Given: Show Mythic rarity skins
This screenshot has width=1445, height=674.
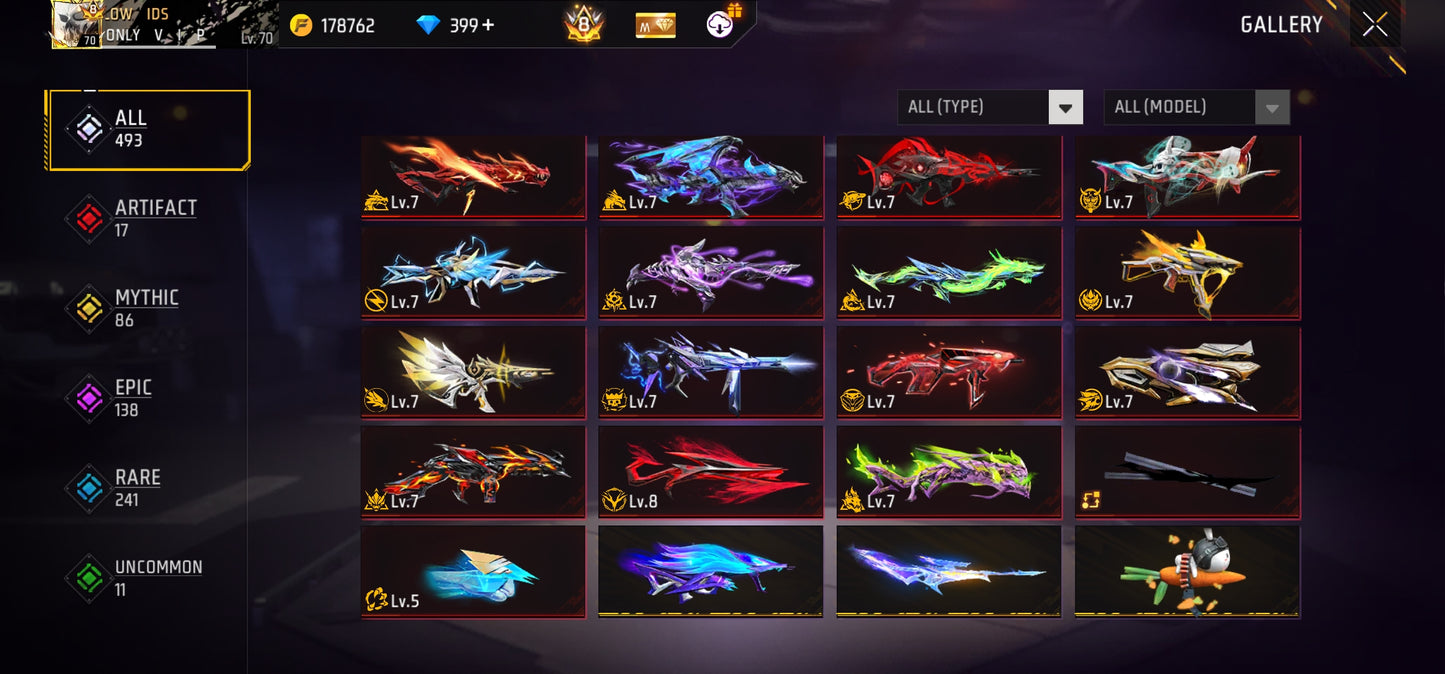Looking at the screenshot, I should [x=148, y=308].
